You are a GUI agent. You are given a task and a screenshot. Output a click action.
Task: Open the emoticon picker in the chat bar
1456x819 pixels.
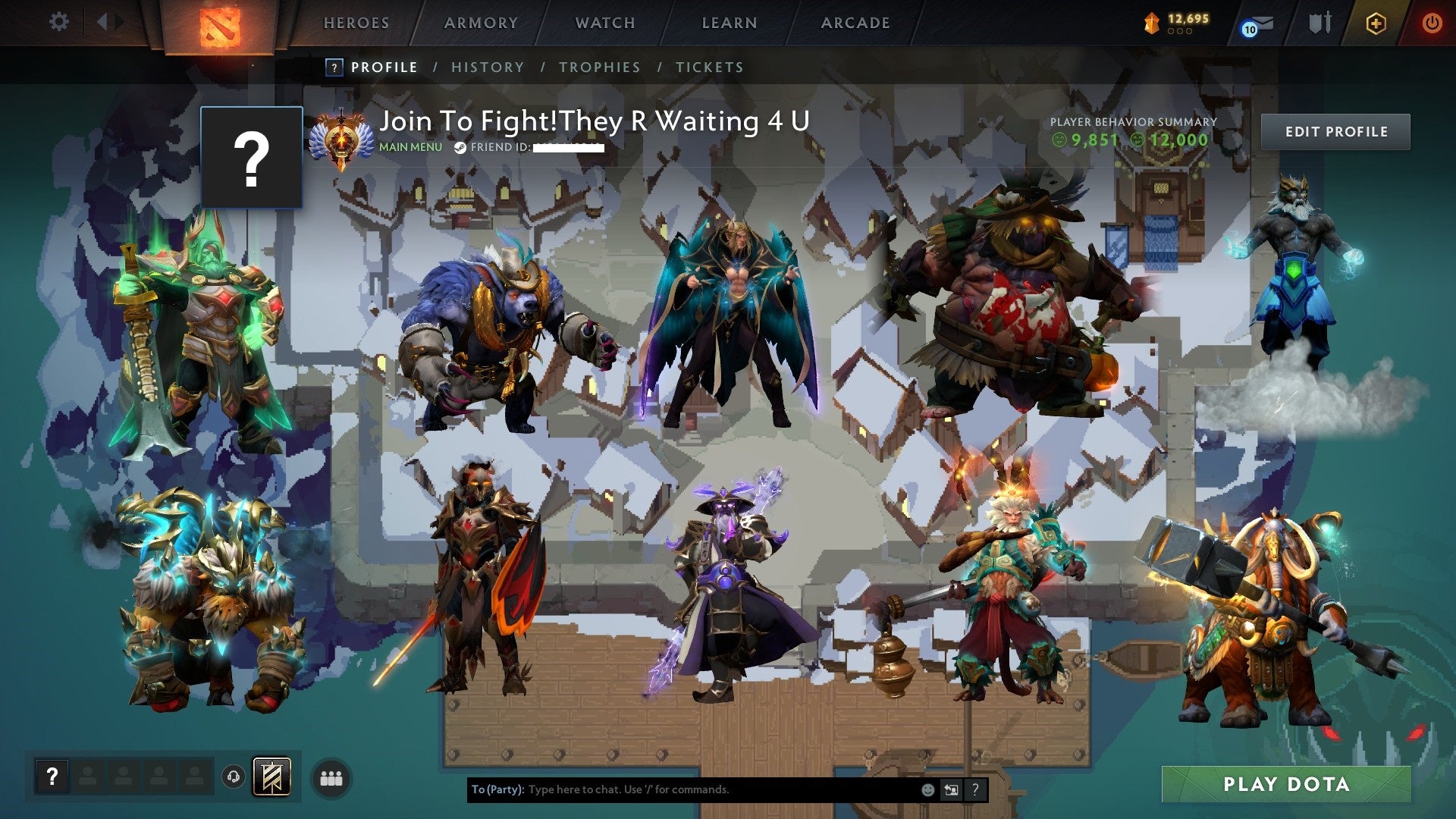pyautogui.click(x=927, y=789)
